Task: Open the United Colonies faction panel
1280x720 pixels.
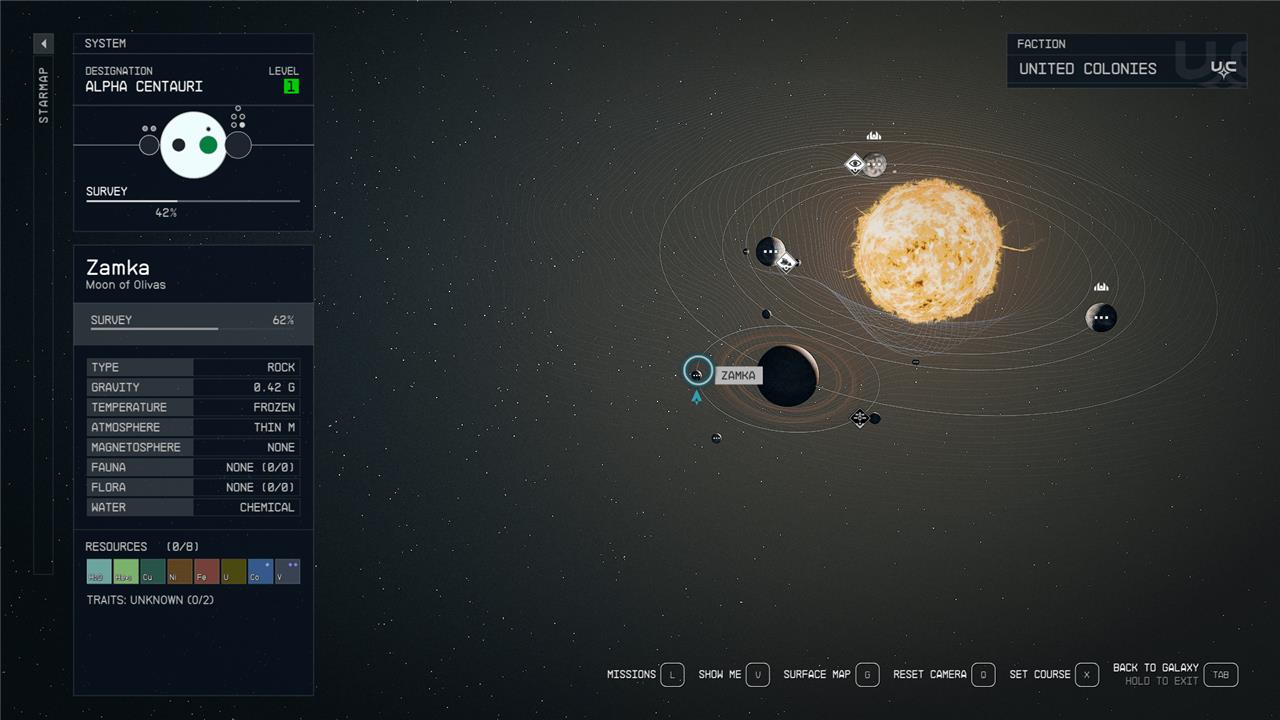Action: tap(1126, 60)
